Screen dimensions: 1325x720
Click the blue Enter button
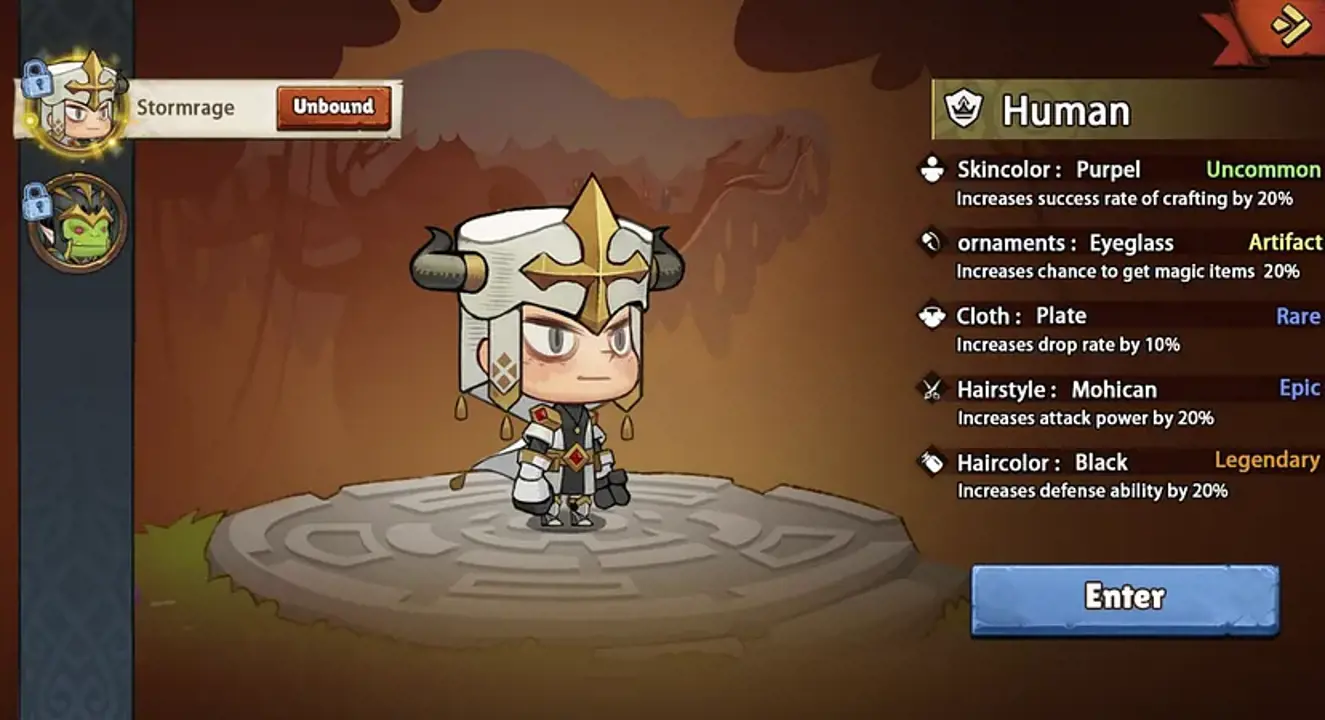(1125, 598)
